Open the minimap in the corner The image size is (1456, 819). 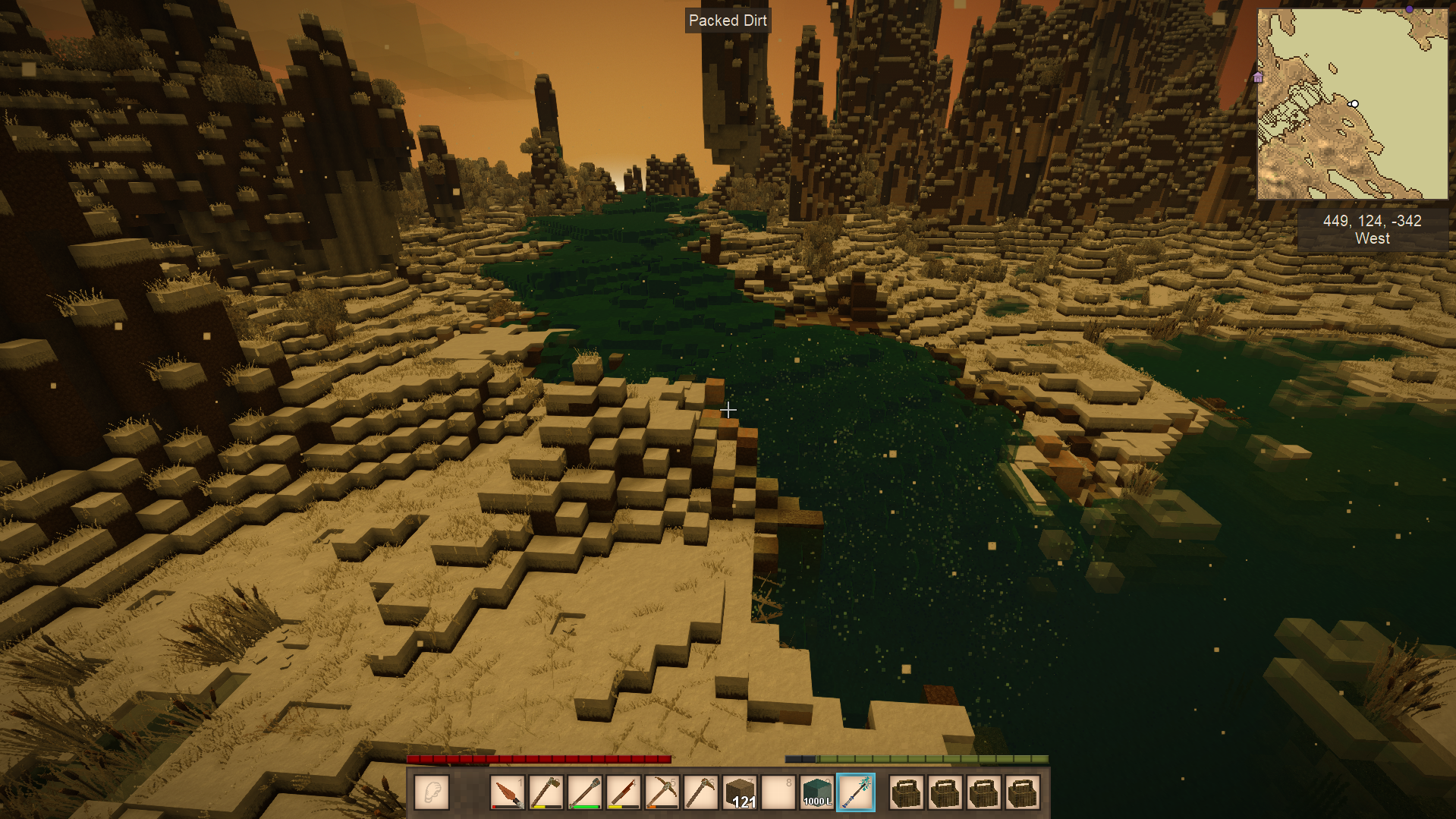(1352, 104)
